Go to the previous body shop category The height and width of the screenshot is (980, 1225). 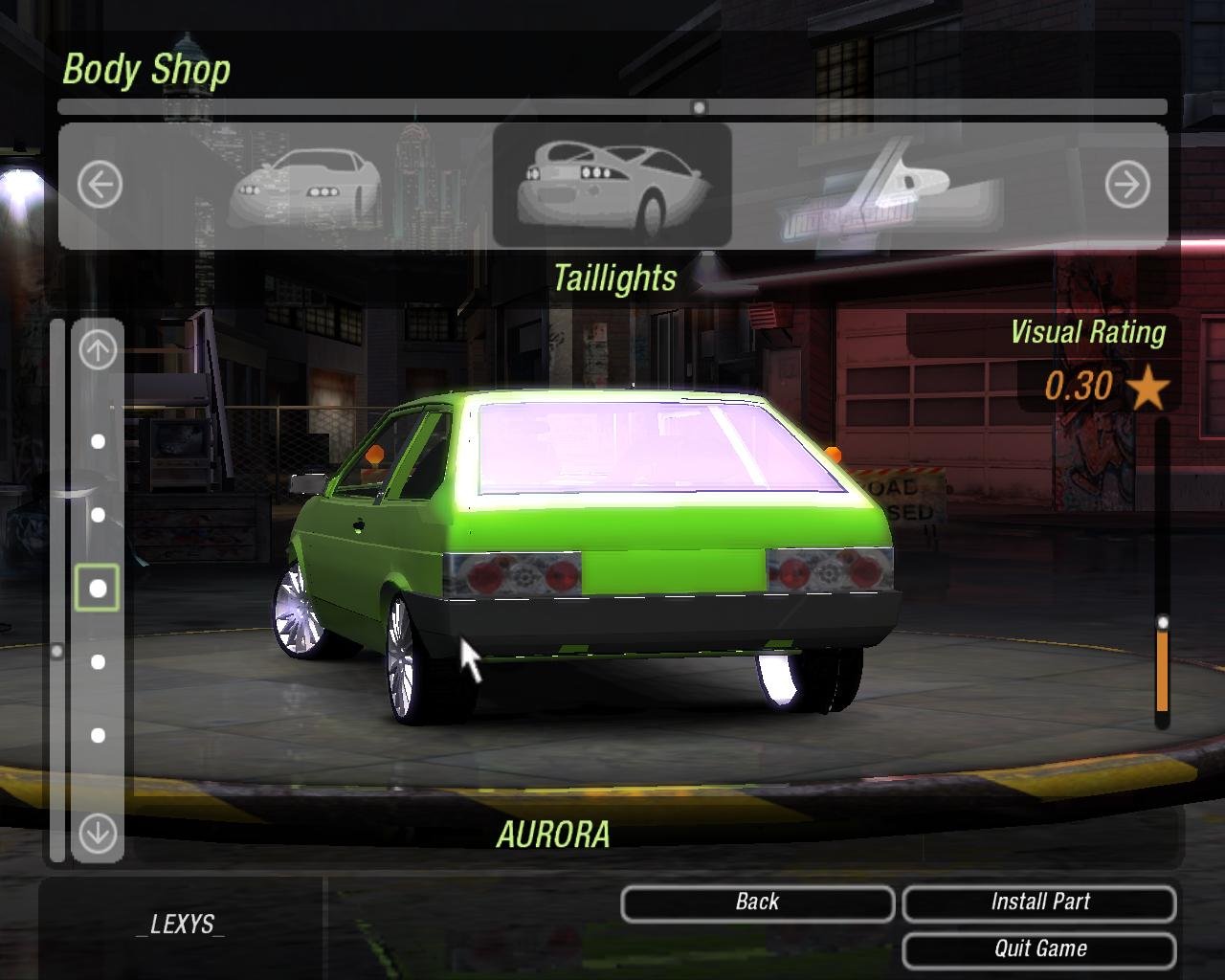[100, 184]
